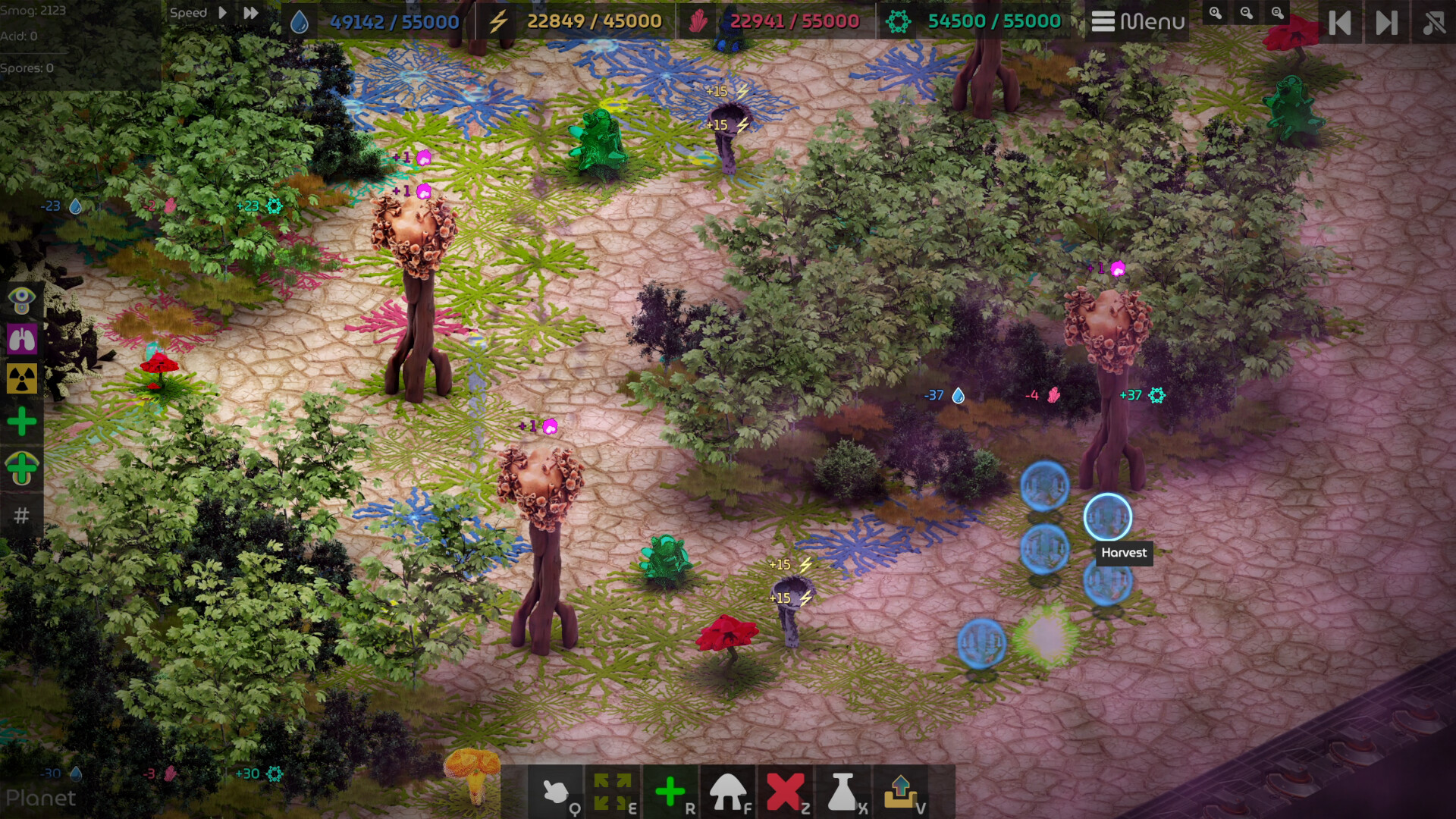Click the radioactive hazard icon in sidebar
1456x819 pixels.
coord(21,379)
